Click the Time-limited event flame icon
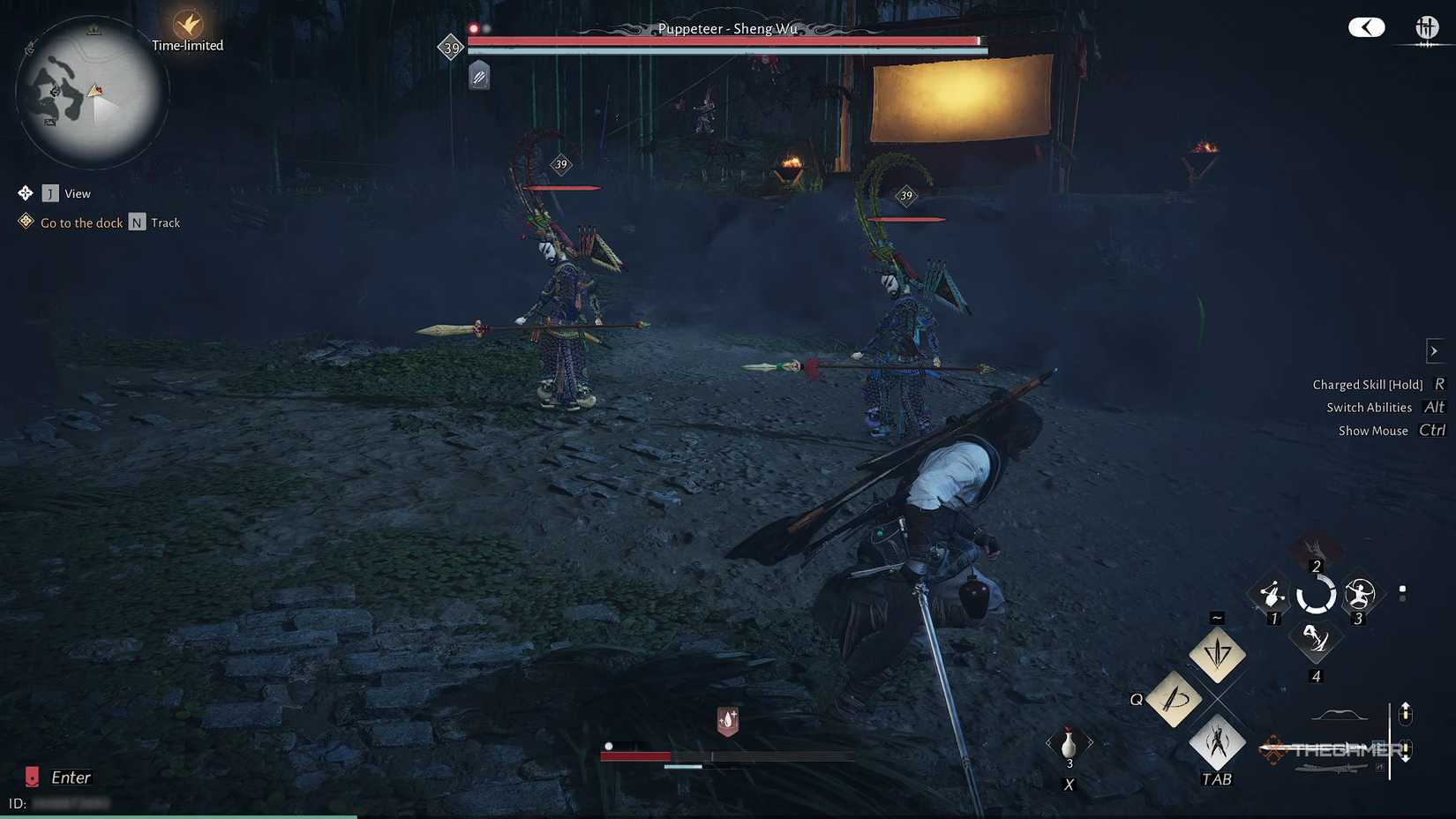Image resolution: width=1456 pixels, height=819 pixels. (x=187, y=25)
